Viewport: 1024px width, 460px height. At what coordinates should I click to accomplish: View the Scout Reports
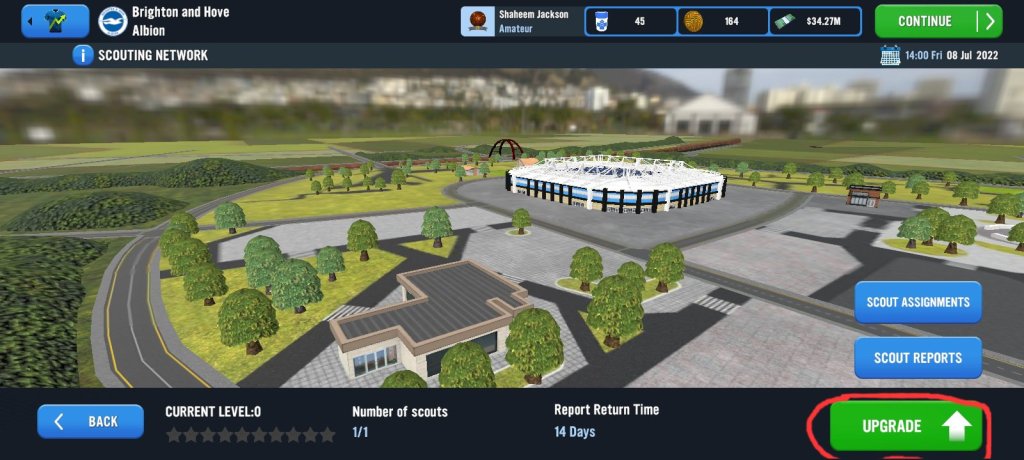918,357
